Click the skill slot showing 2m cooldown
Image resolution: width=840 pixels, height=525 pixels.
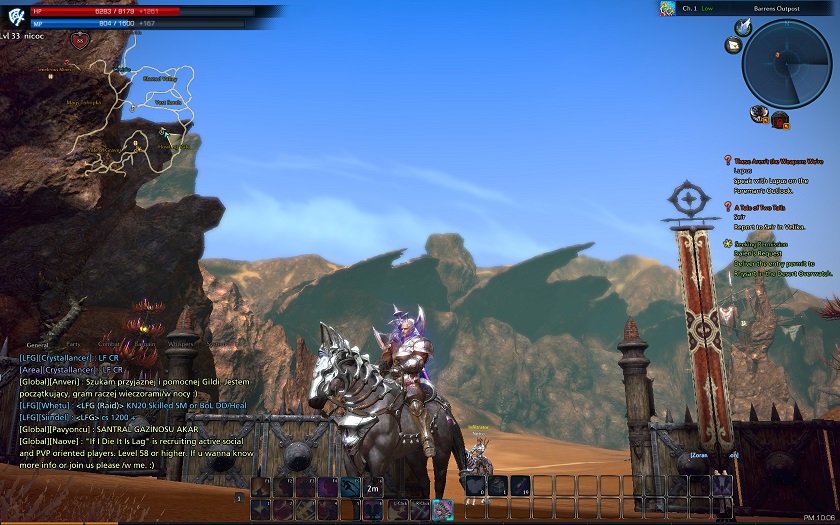373,487
